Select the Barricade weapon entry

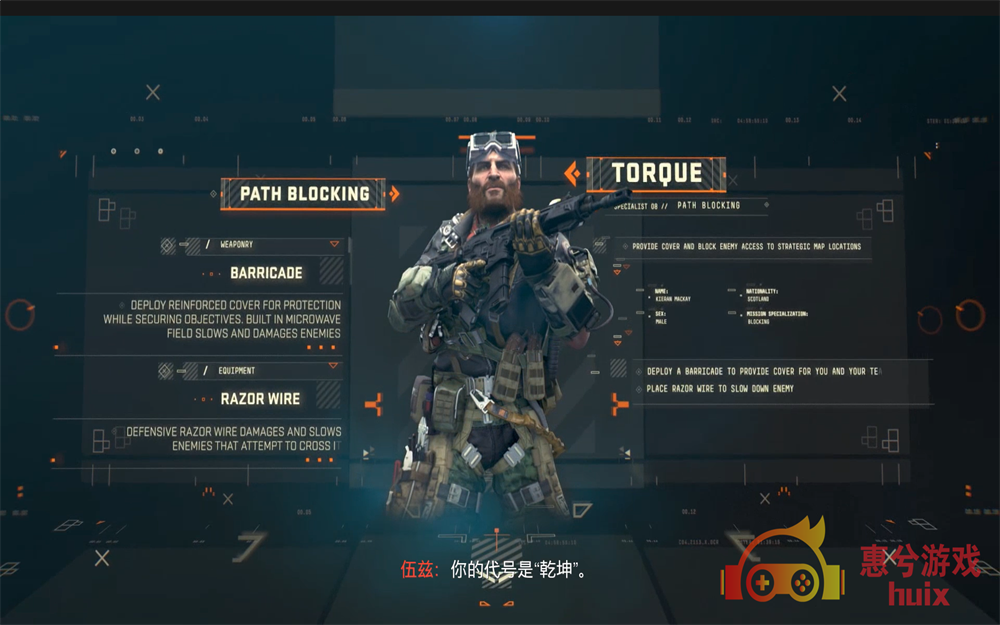tap(266, 273)
